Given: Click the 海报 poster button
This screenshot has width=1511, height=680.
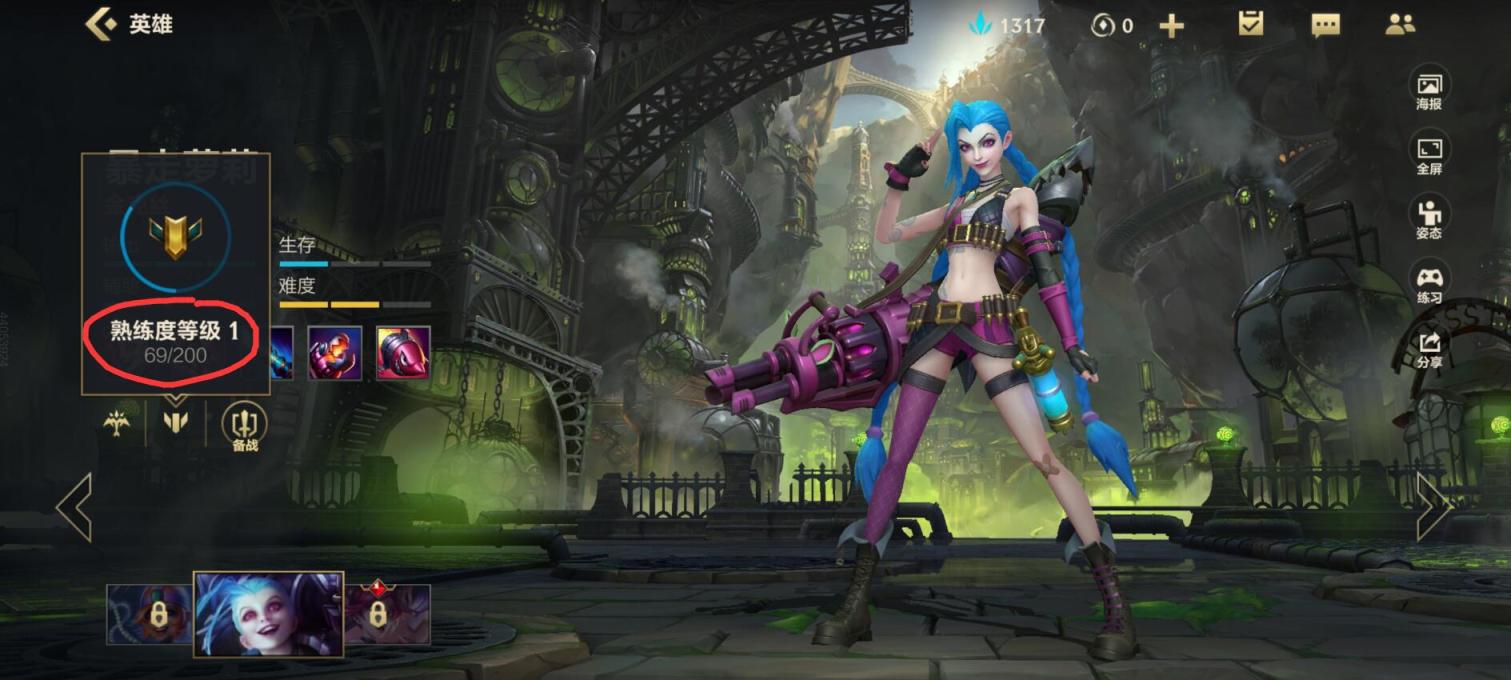Looking at the screenshot, I should click(x=1429, y=89).
